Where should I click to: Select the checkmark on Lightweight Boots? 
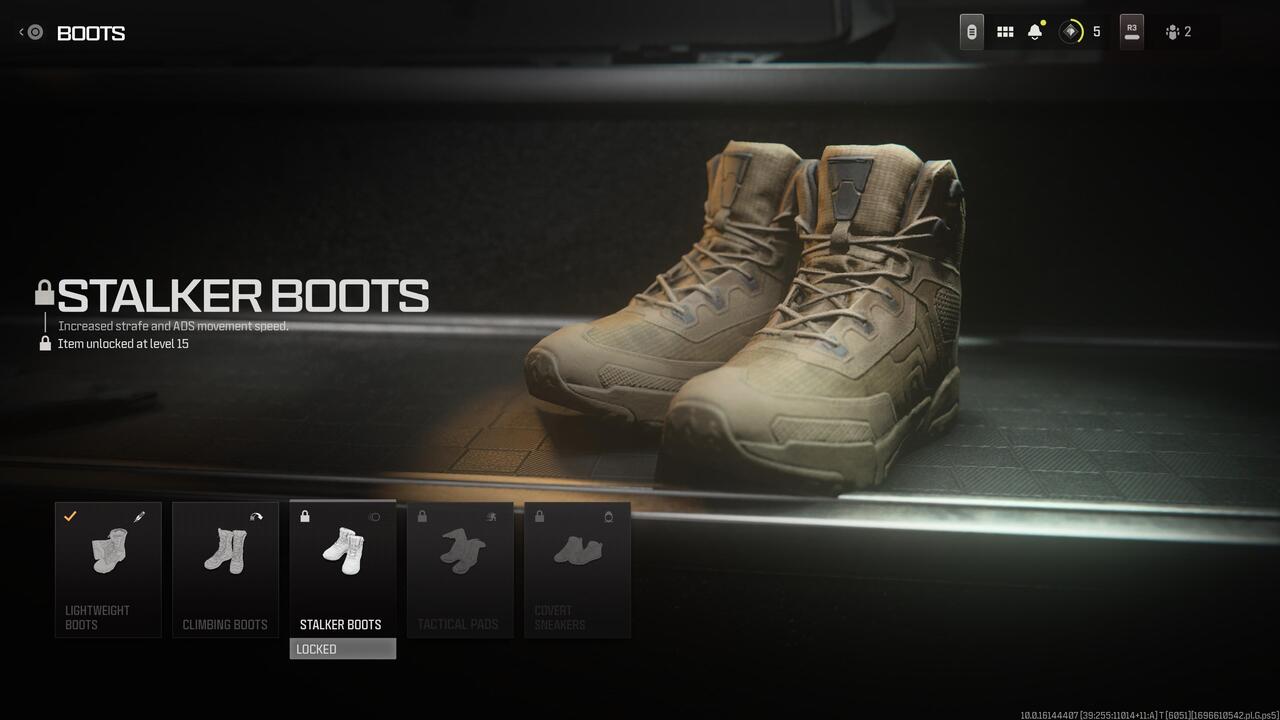tap(69, 516)
